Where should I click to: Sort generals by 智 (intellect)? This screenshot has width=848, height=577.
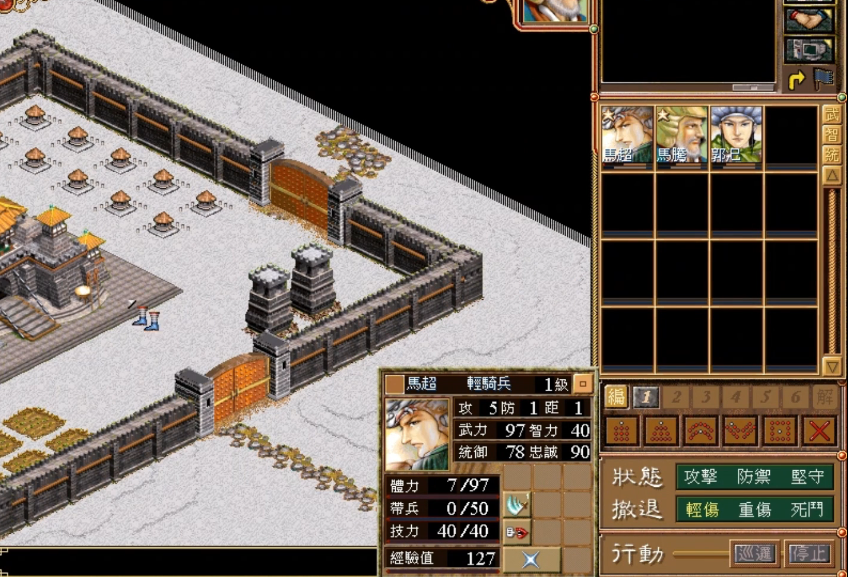pos(831,135)
